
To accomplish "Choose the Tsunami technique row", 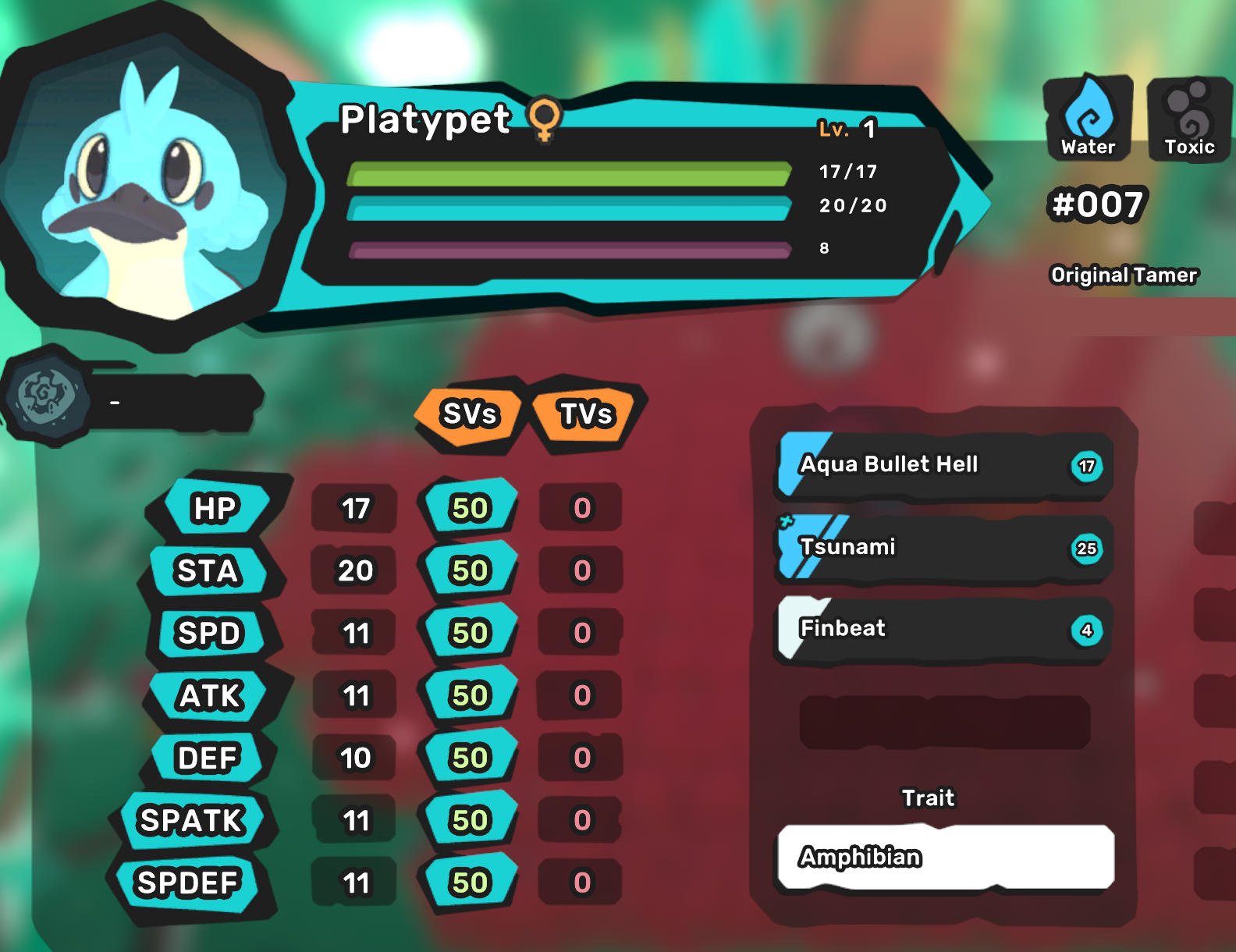I will (944, 548).
